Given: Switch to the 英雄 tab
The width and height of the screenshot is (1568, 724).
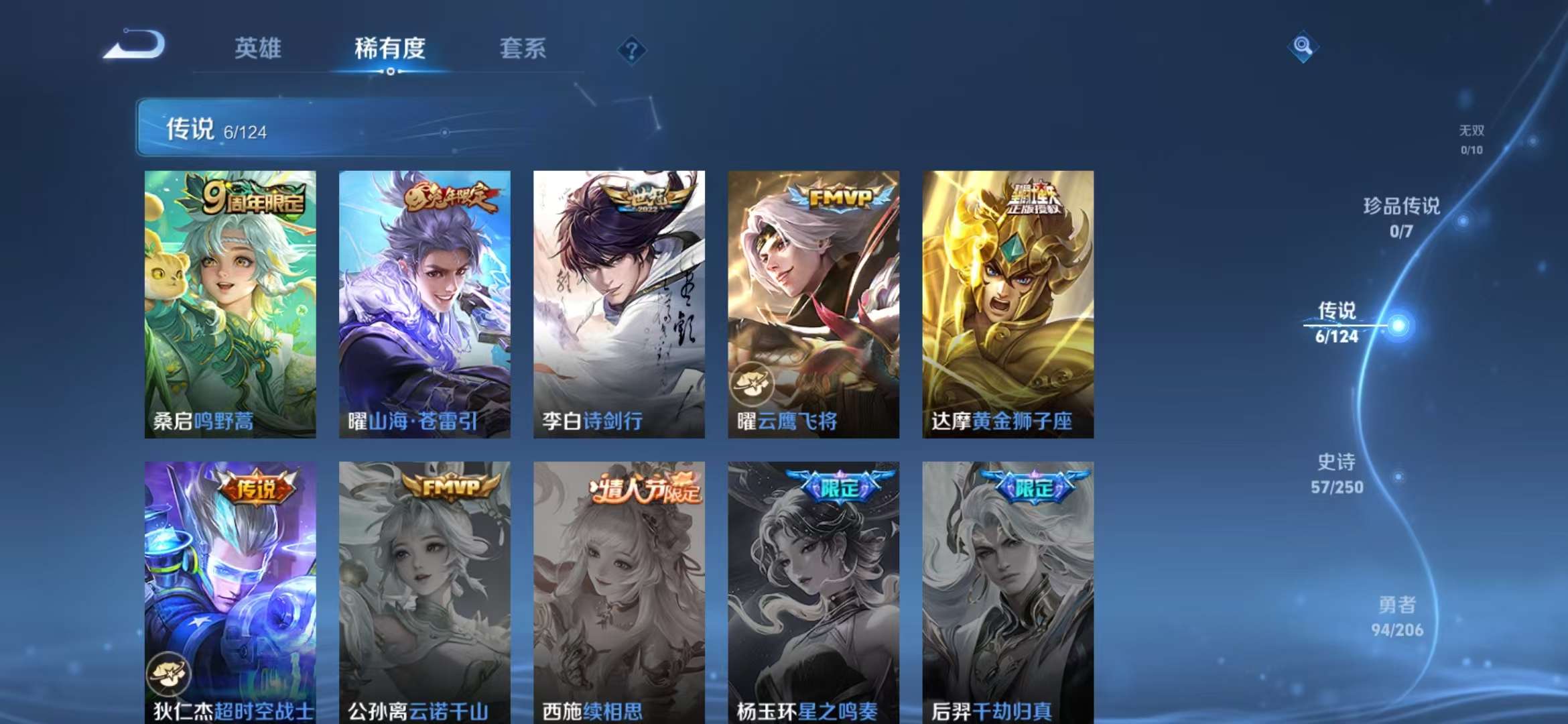Looking at the screenshot, I should 258,48.
